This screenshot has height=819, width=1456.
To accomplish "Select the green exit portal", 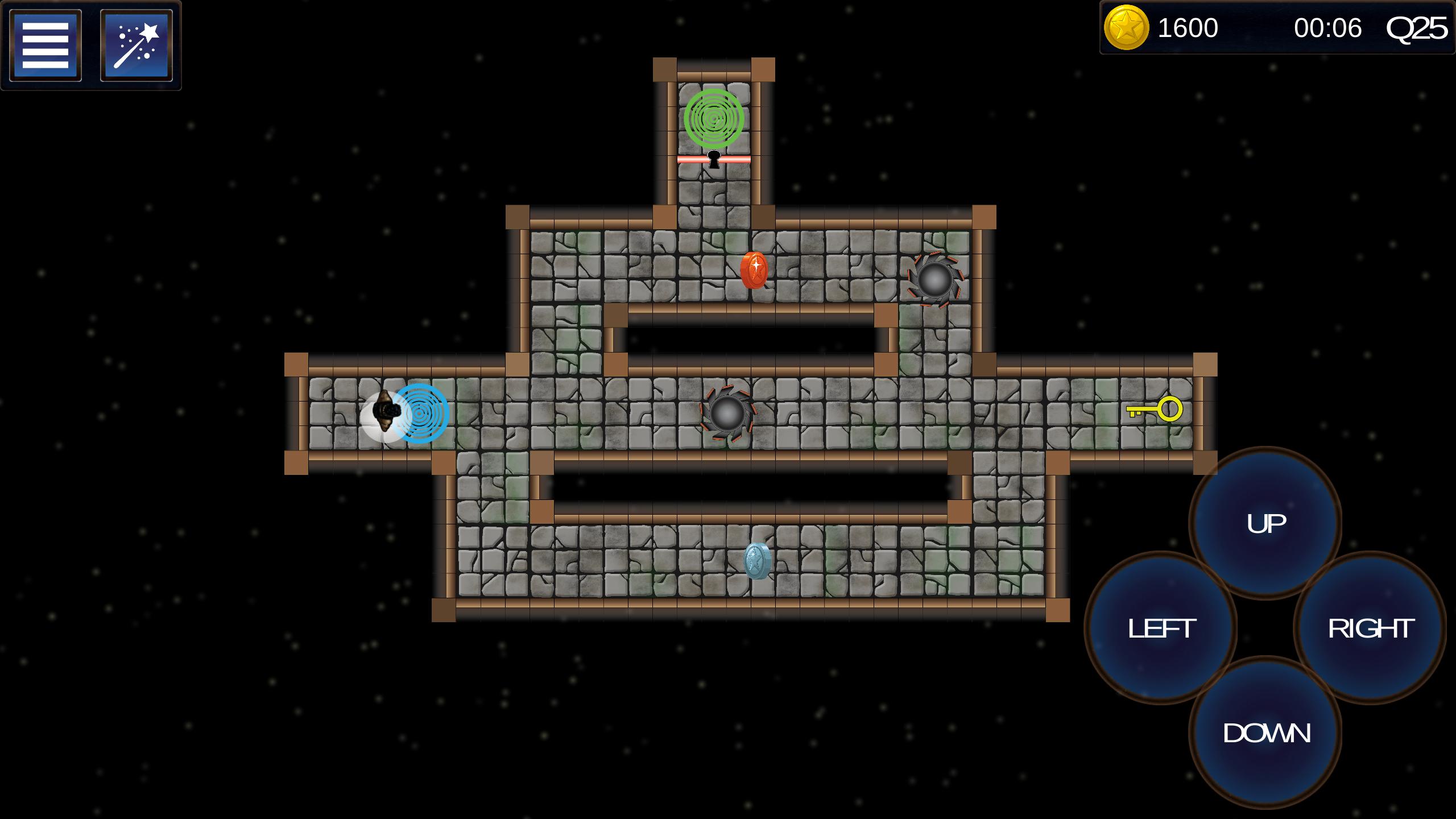I will click(x=714, y=119).
